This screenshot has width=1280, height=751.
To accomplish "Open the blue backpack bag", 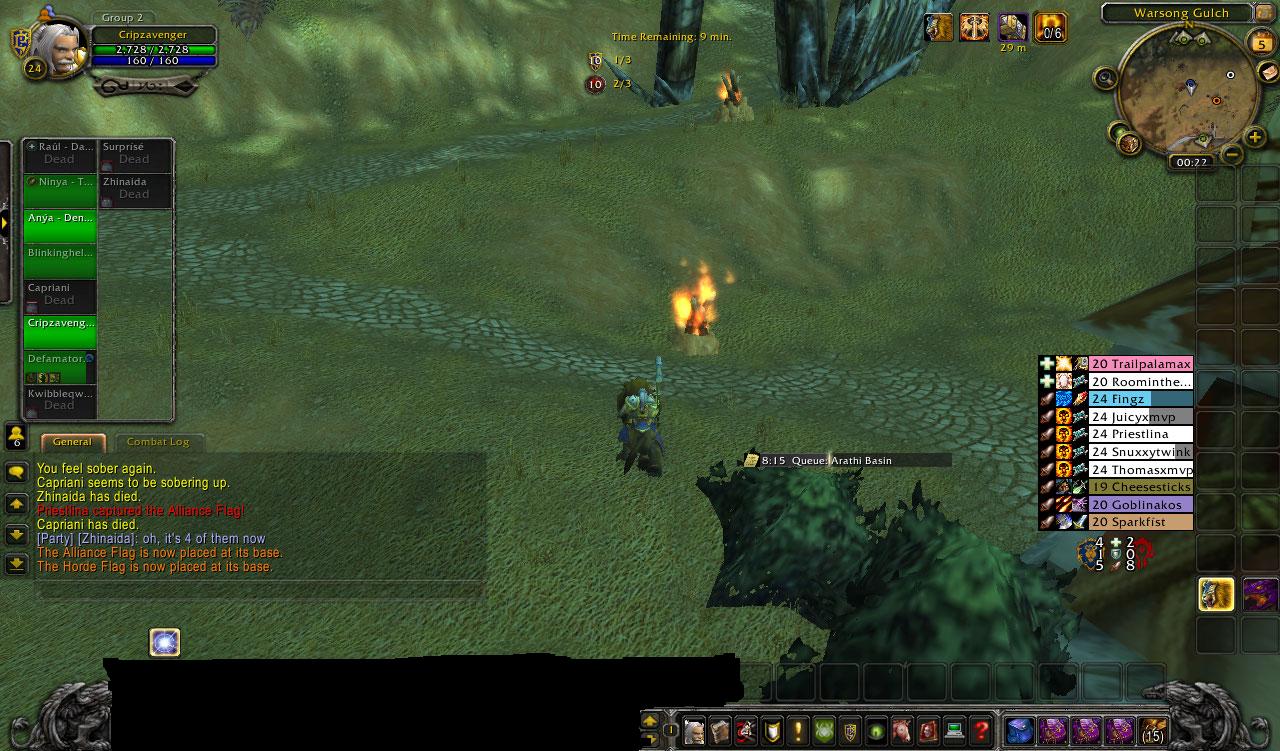I will pos(1018,730).
